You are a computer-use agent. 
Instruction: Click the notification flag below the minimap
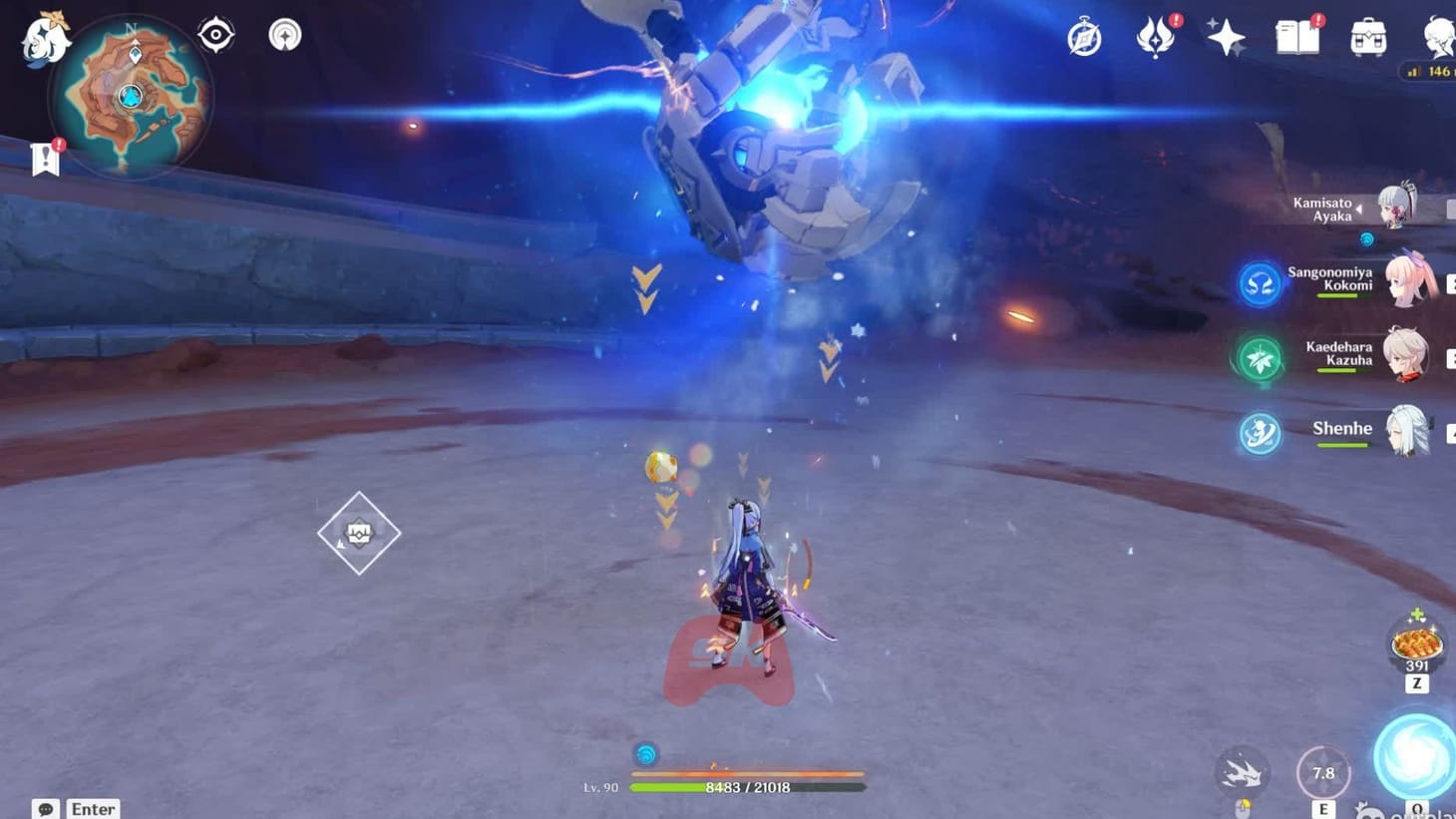tap(45, 158)
